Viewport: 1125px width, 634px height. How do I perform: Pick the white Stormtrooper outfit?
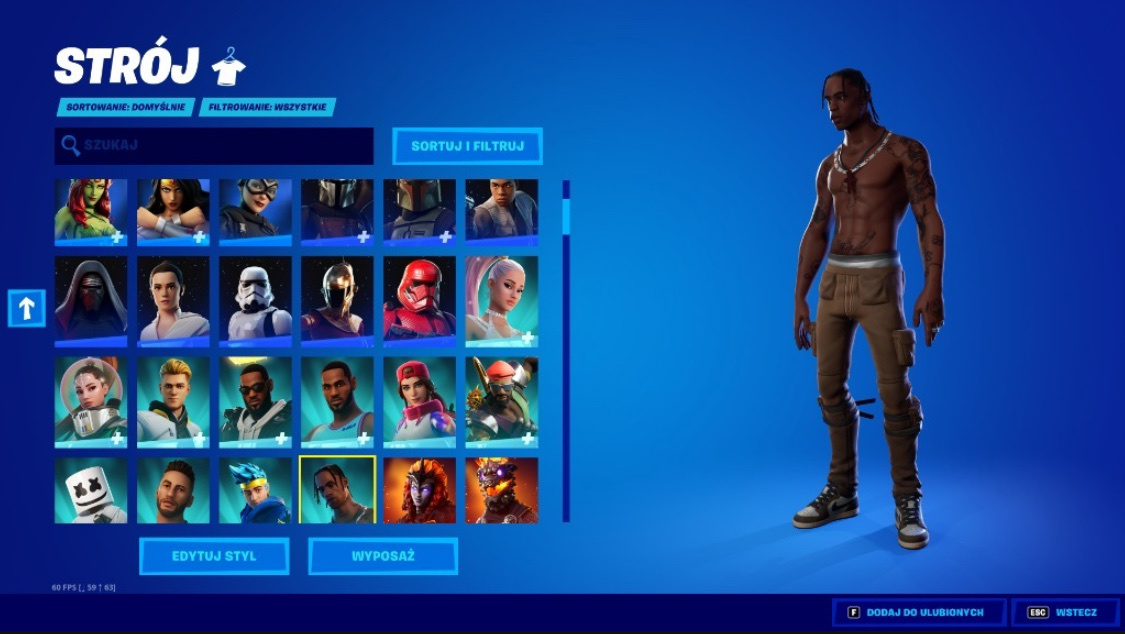pos(255,299)
